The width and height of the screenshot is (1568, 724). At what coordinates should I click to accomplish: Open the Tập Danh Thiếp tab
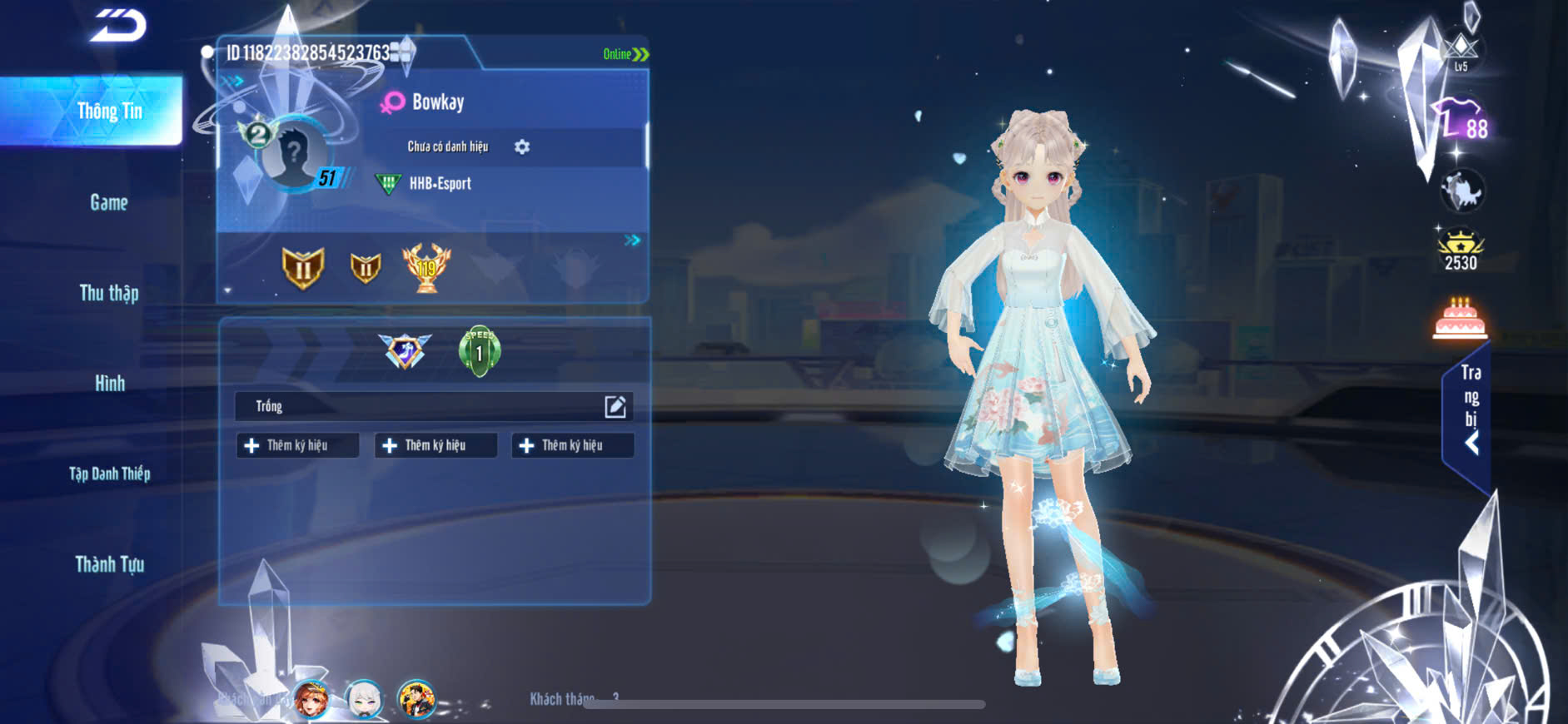[109, 474]
